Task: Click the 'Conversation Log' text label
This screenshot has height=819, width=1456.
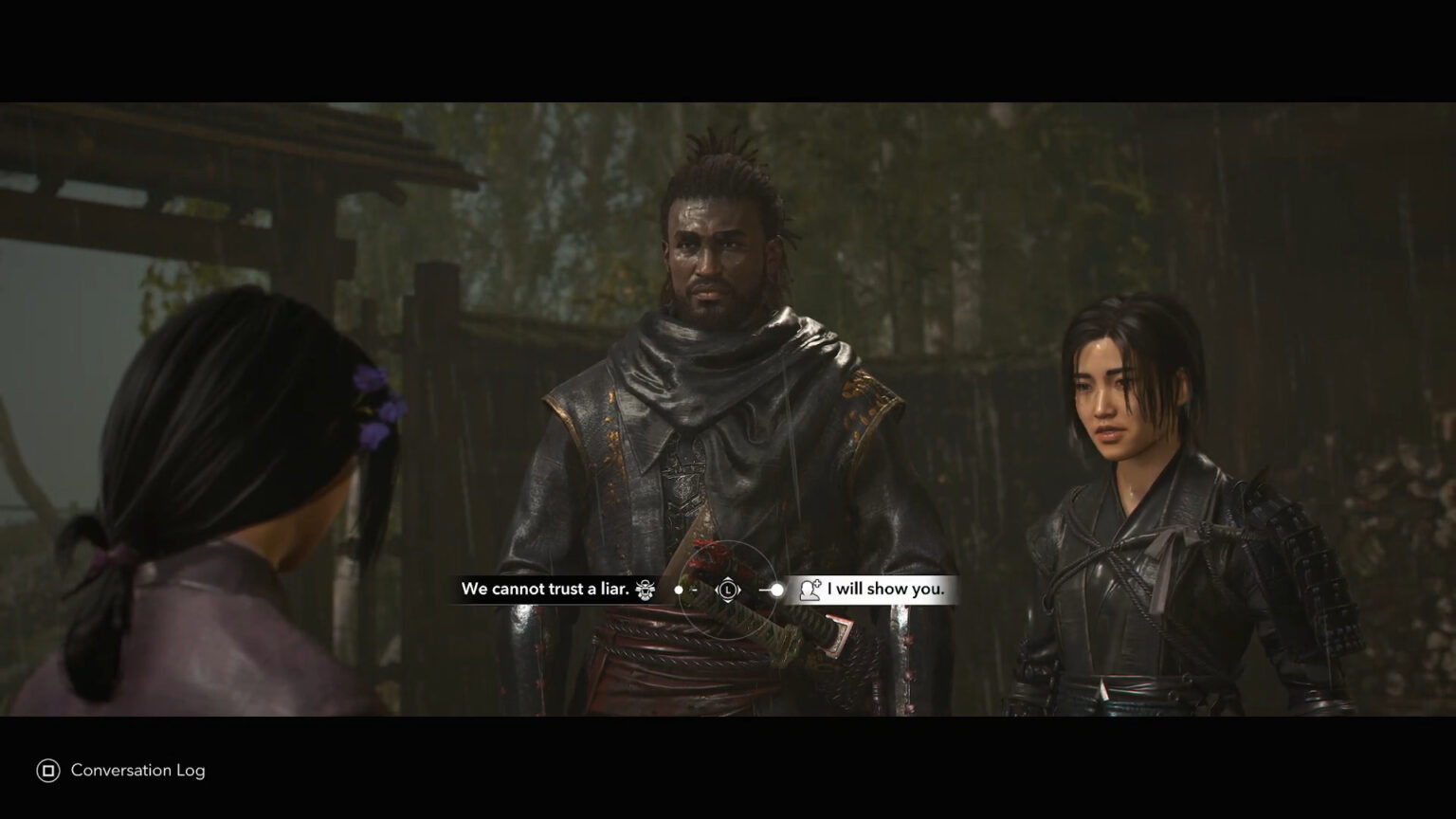Action: 136,771
